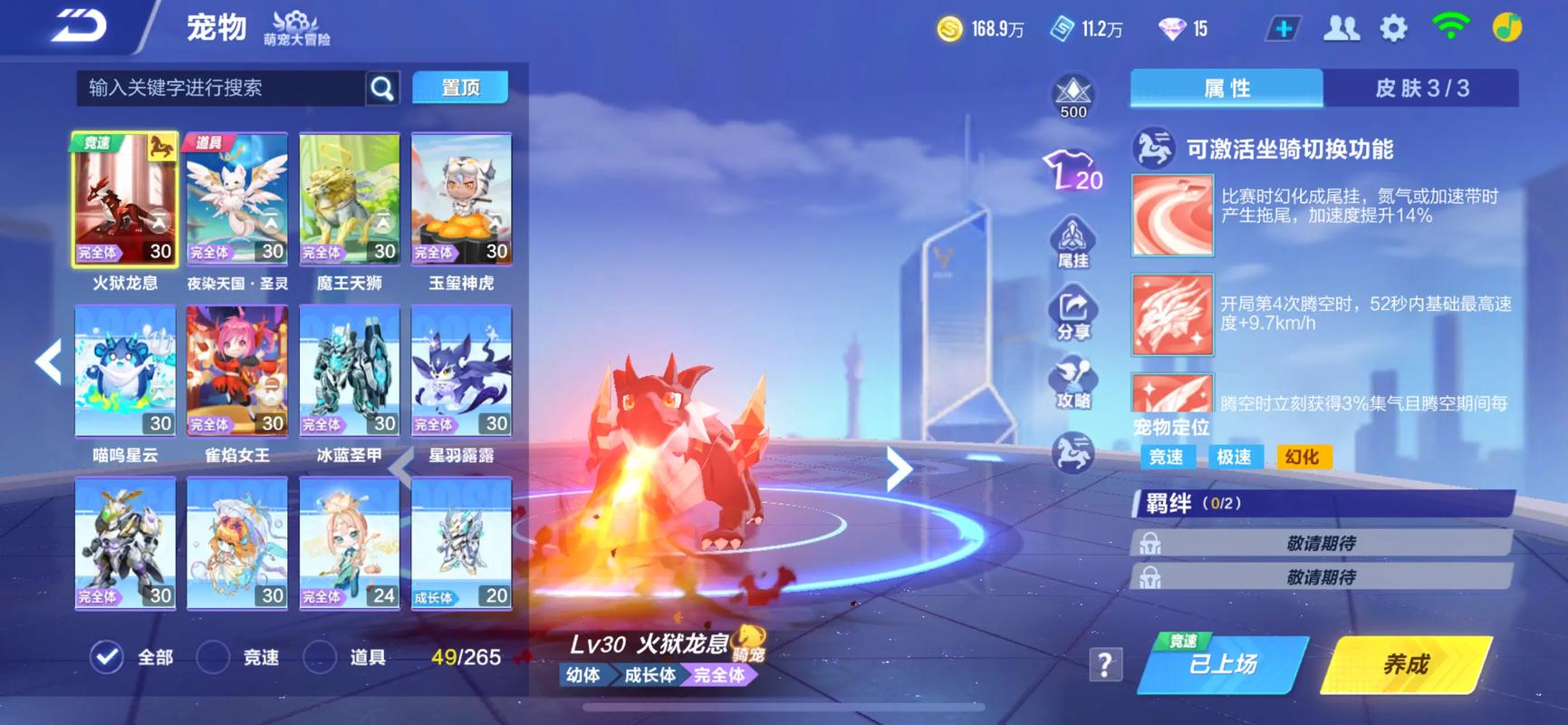This screenshot has width=1568, height=725.
Task: Click the 置顶 pin-to-top button
Action: (460, 87)
